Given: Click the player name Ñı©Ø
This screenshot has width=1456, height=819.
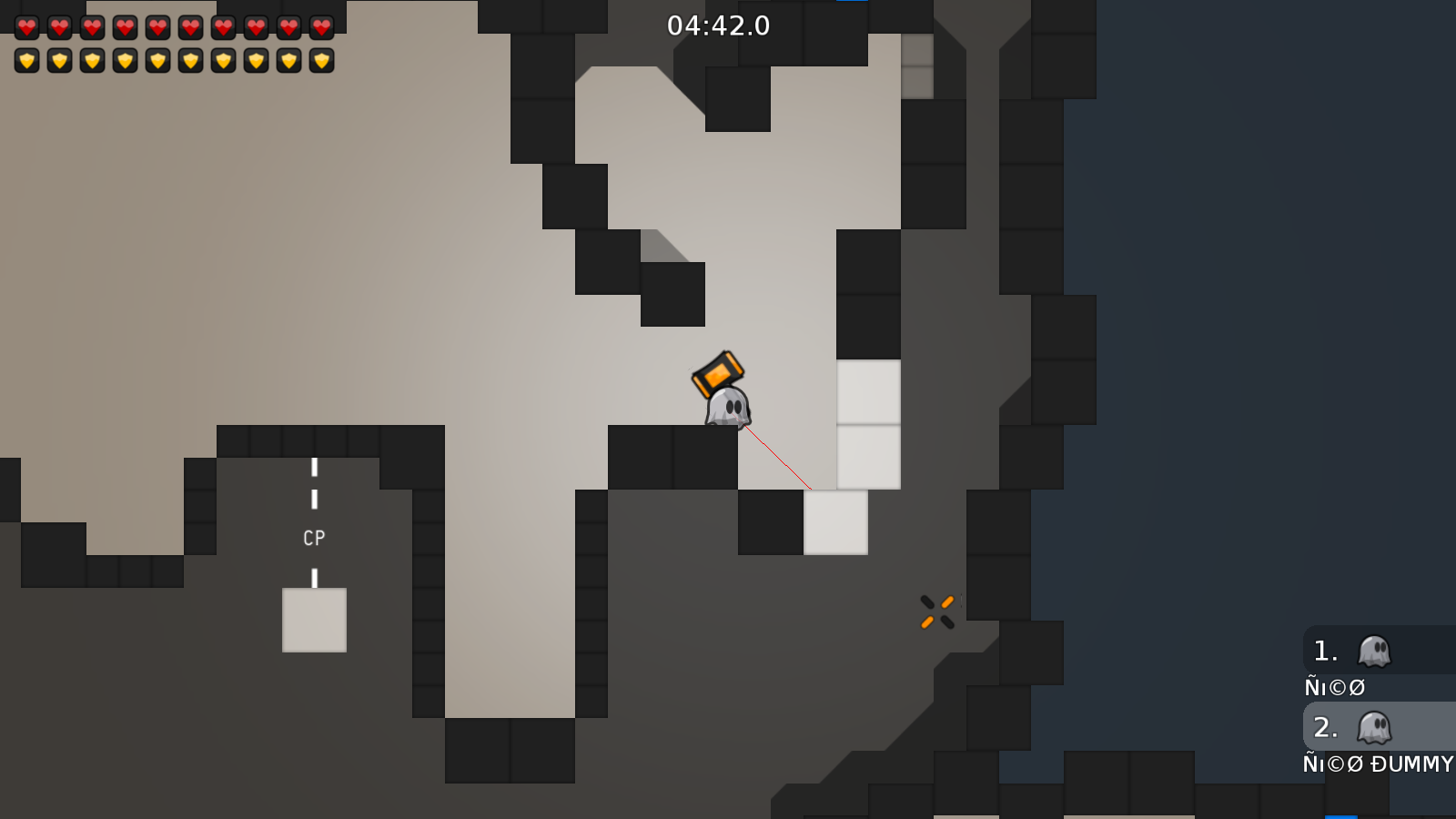Looking at the screenshot, I should click(x=1335, y=687).
